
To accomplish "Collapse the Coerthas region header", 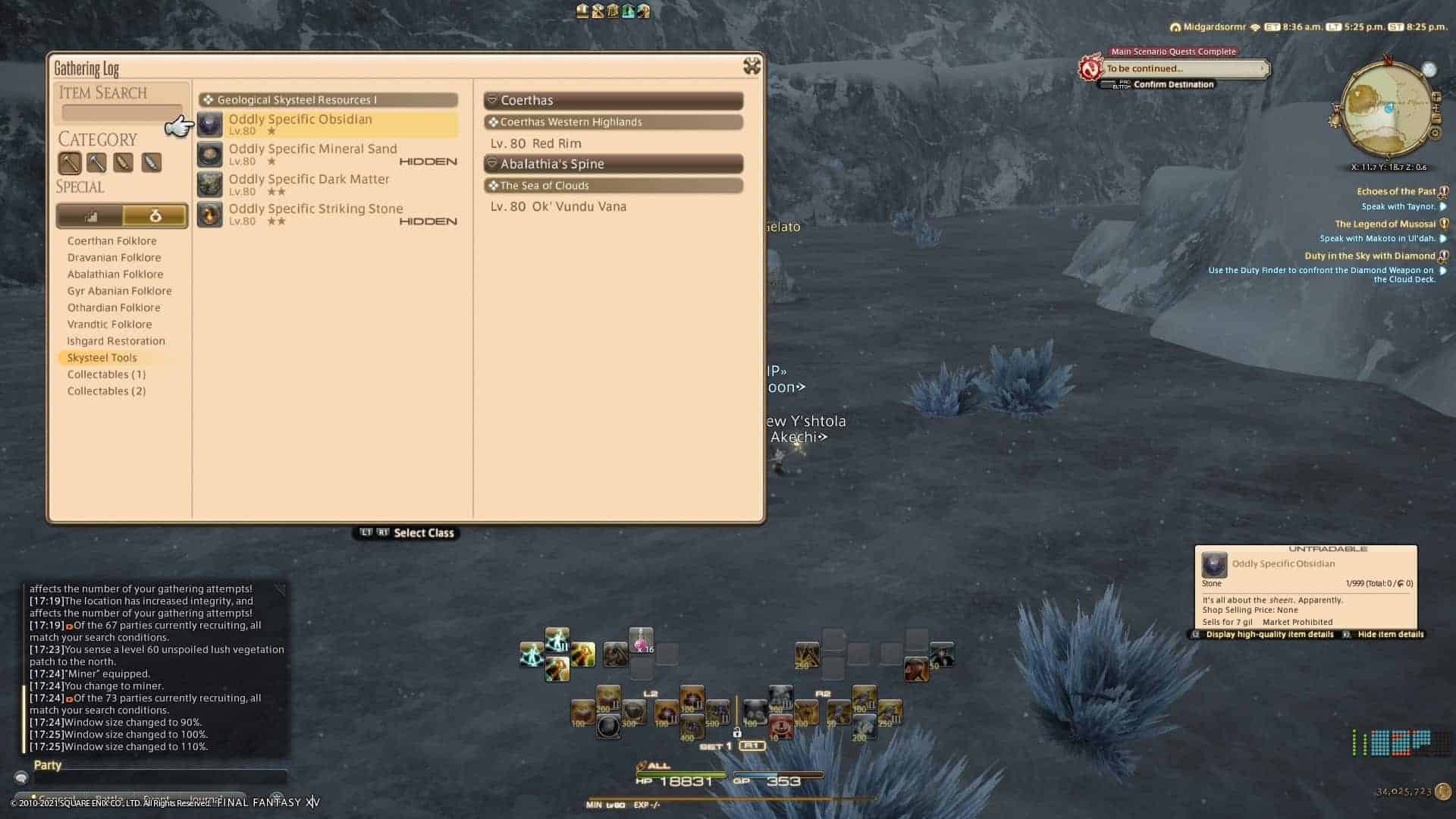I will (613, 100).
